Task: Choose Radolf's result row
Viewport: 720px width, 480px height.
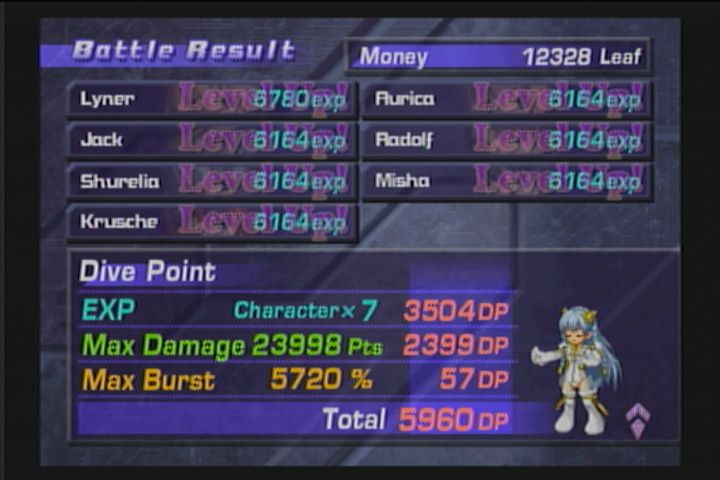Action: 506,141
